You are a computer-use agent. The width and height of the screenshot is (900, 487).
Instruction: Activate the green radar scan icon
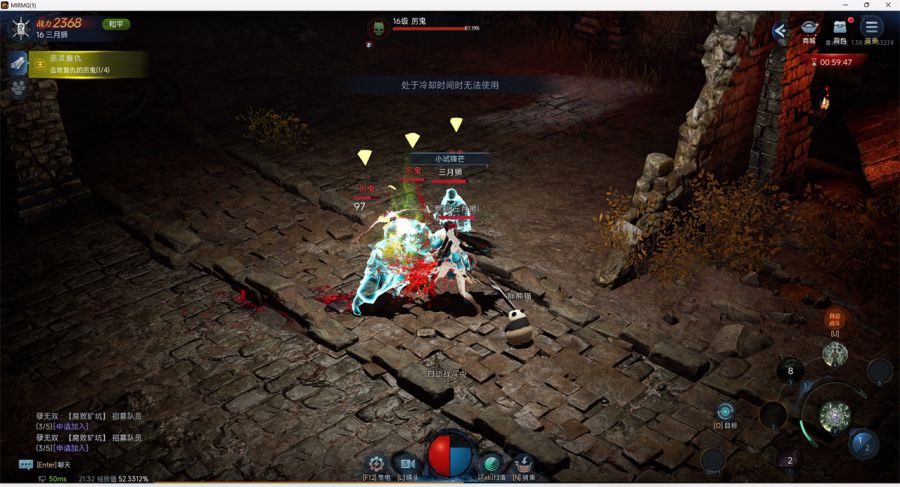[x=491, y=463]
